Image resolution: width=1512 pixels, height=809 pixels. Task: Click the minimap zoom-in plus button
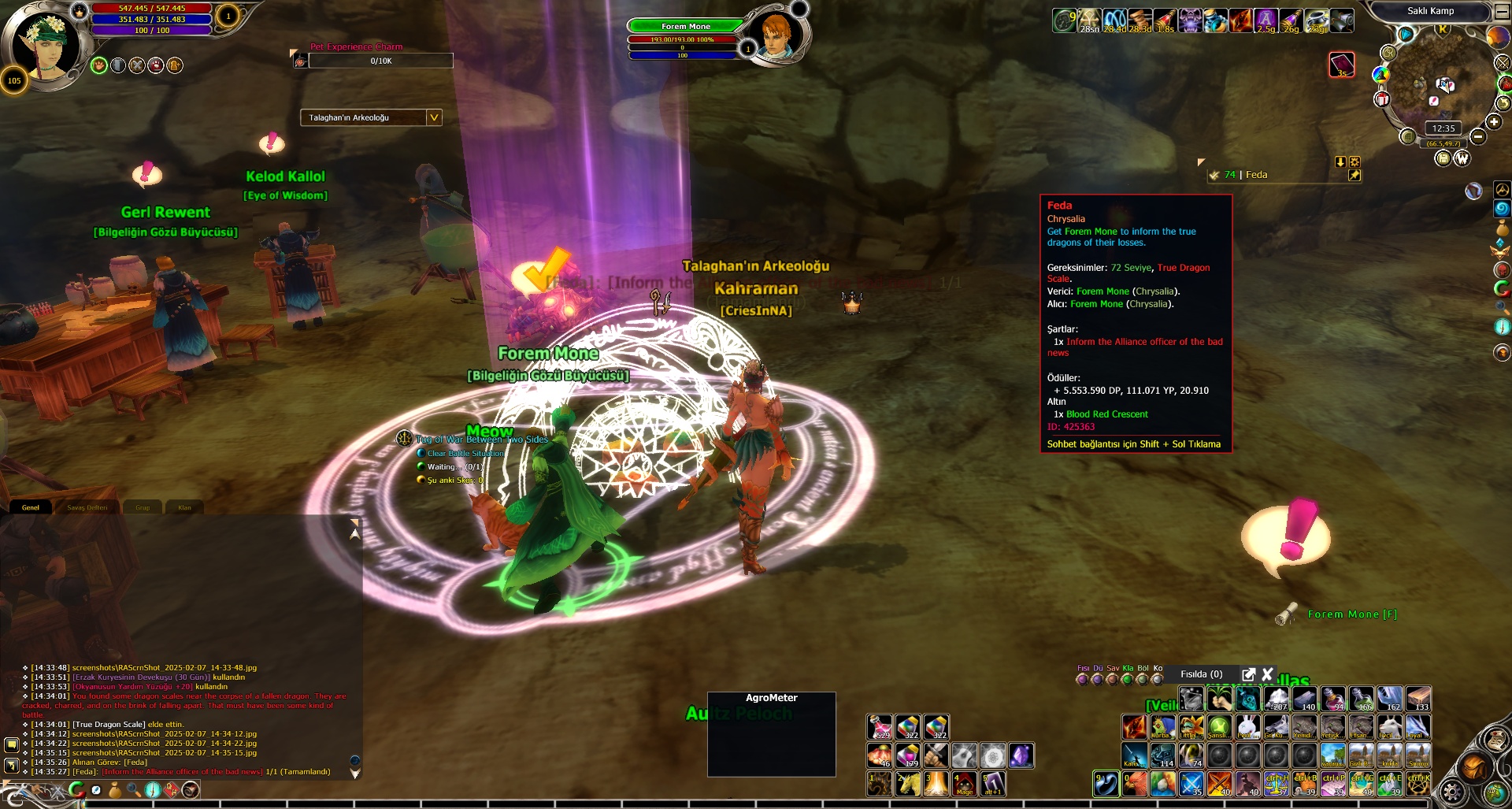(x=1494, y=121)
